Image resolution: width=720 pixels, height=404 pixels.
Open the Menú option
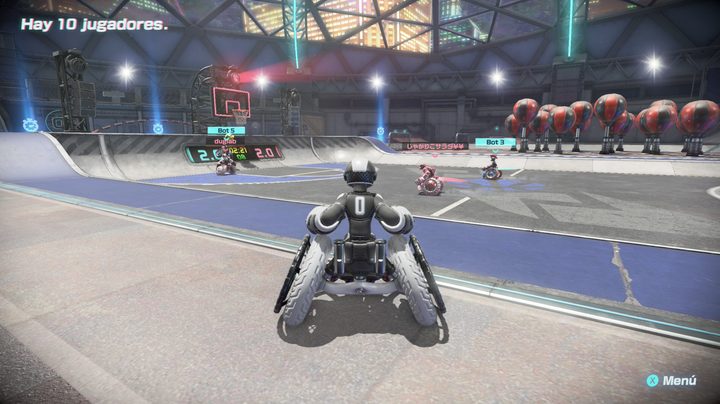[x=671, y=381]
